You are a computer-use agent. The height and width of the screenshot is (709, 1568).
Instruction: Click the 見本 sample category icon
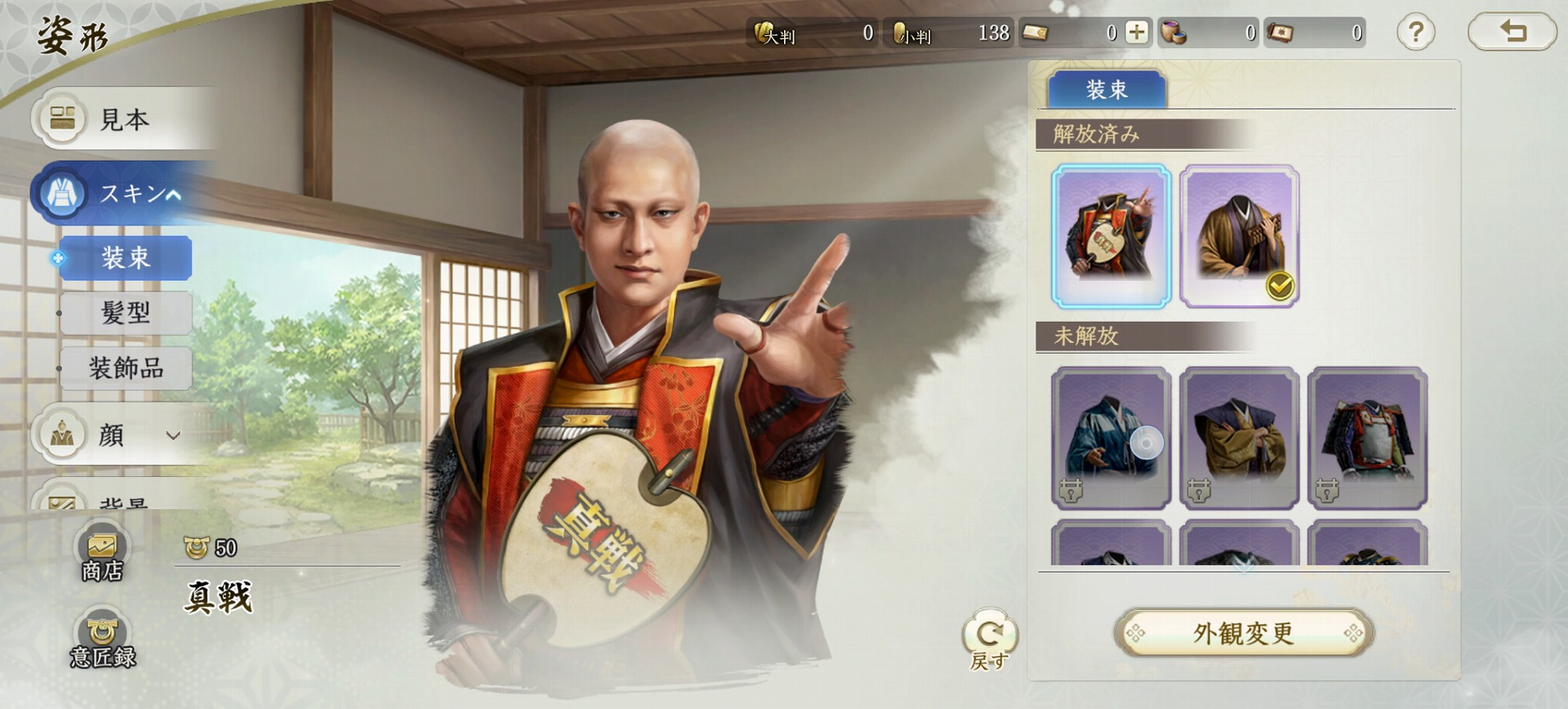64,121
